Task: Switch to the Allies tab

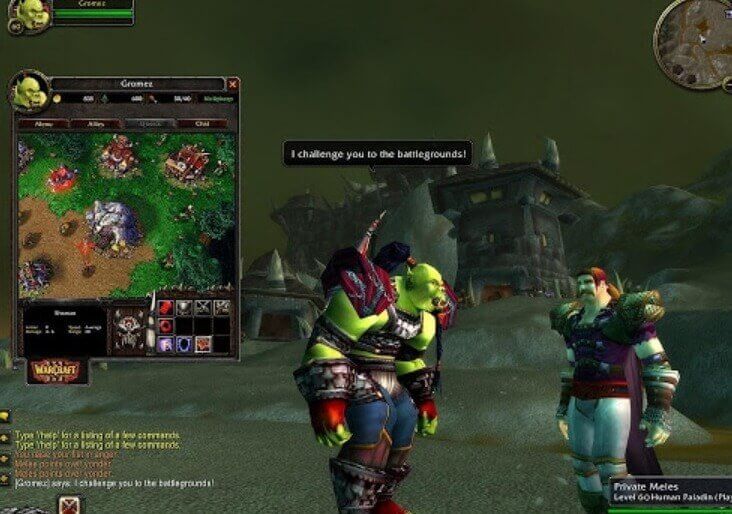Action: (x=96, y=124)
